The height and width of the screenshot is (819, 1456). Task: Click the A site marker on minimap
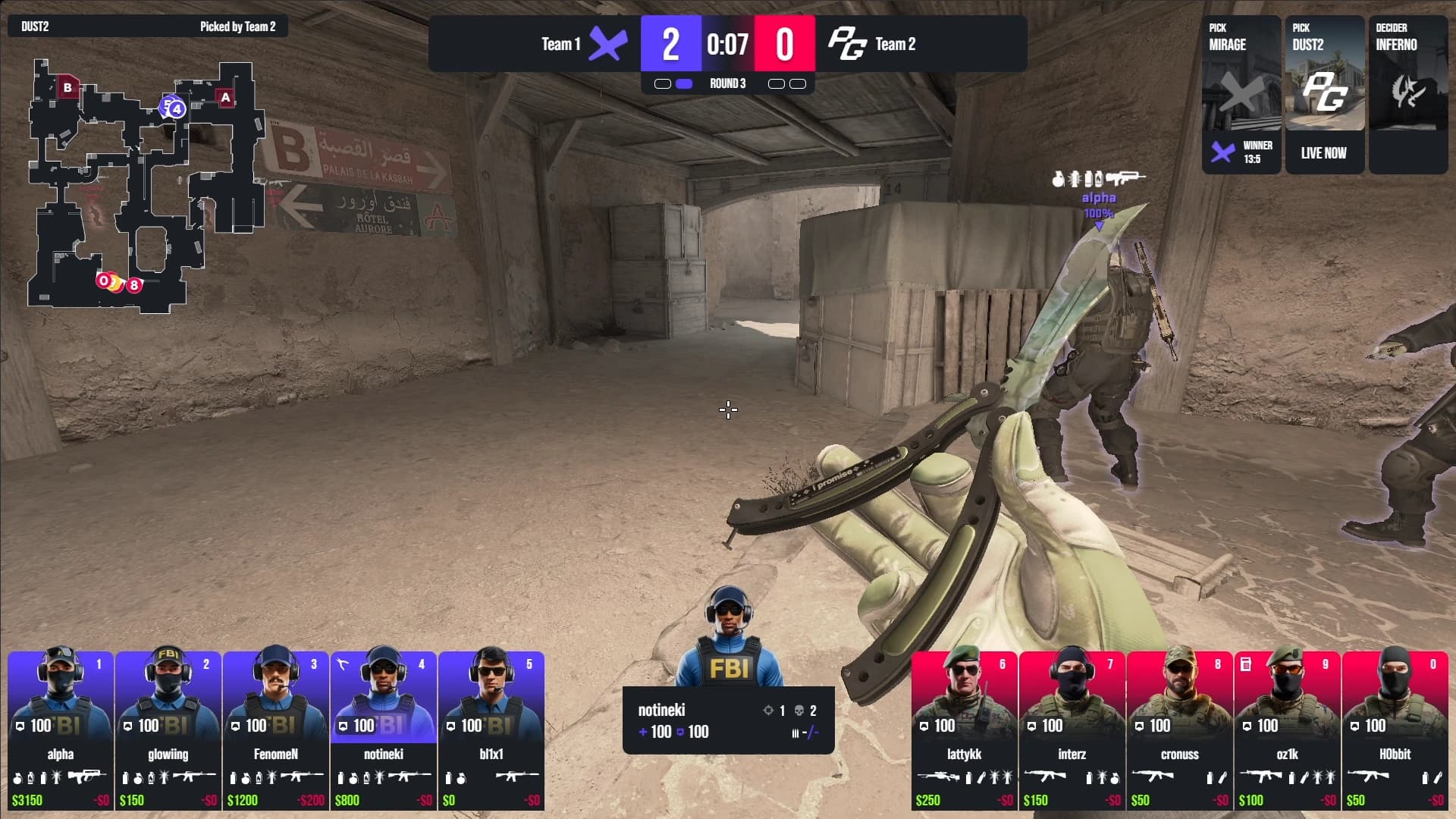[225, 97]
